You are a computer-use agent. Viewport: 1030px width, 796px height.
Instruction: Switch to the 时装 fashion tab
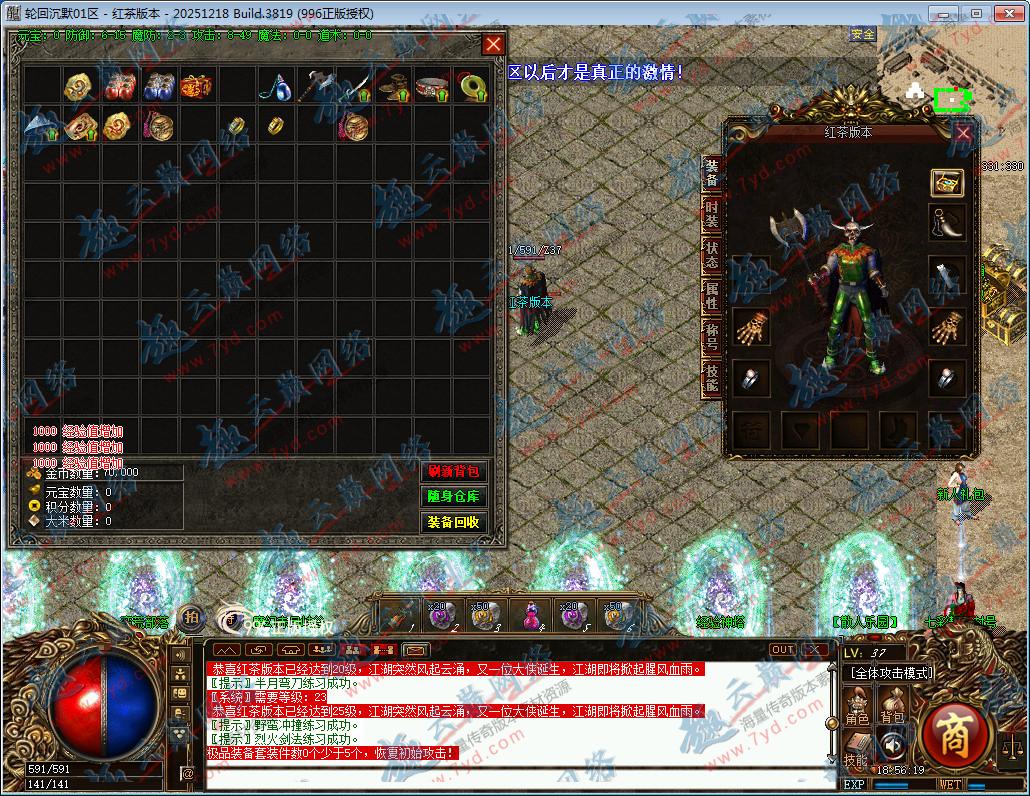point(711,213)
